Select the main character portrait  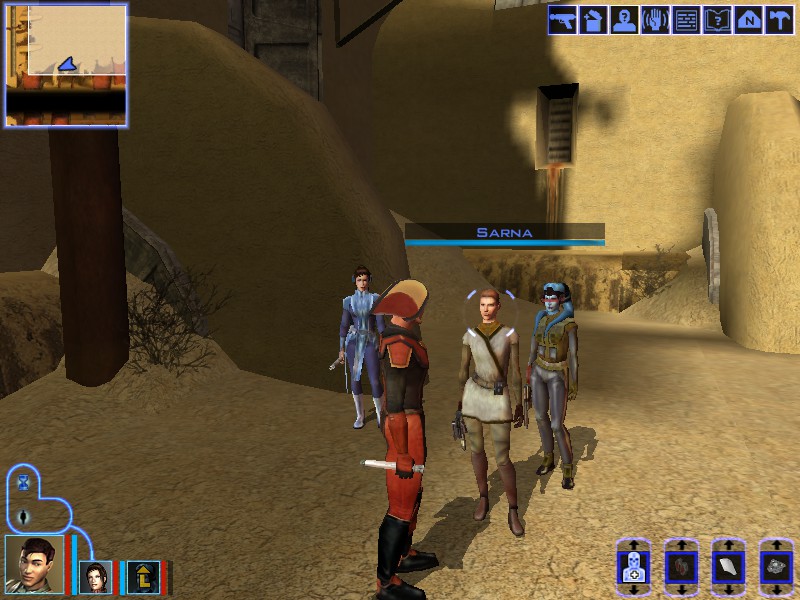coord(34,565)
